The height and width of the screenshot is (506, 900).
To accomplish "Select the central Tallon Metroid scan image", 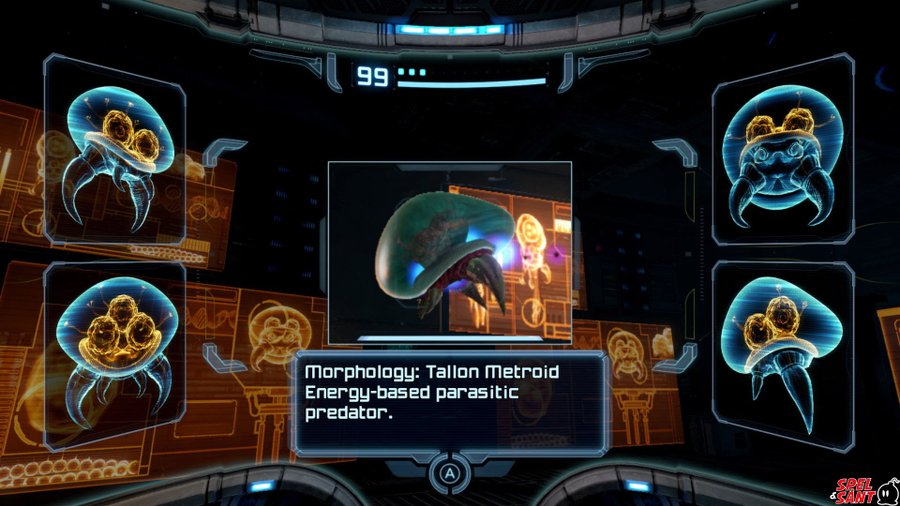I will pos(450,252).
